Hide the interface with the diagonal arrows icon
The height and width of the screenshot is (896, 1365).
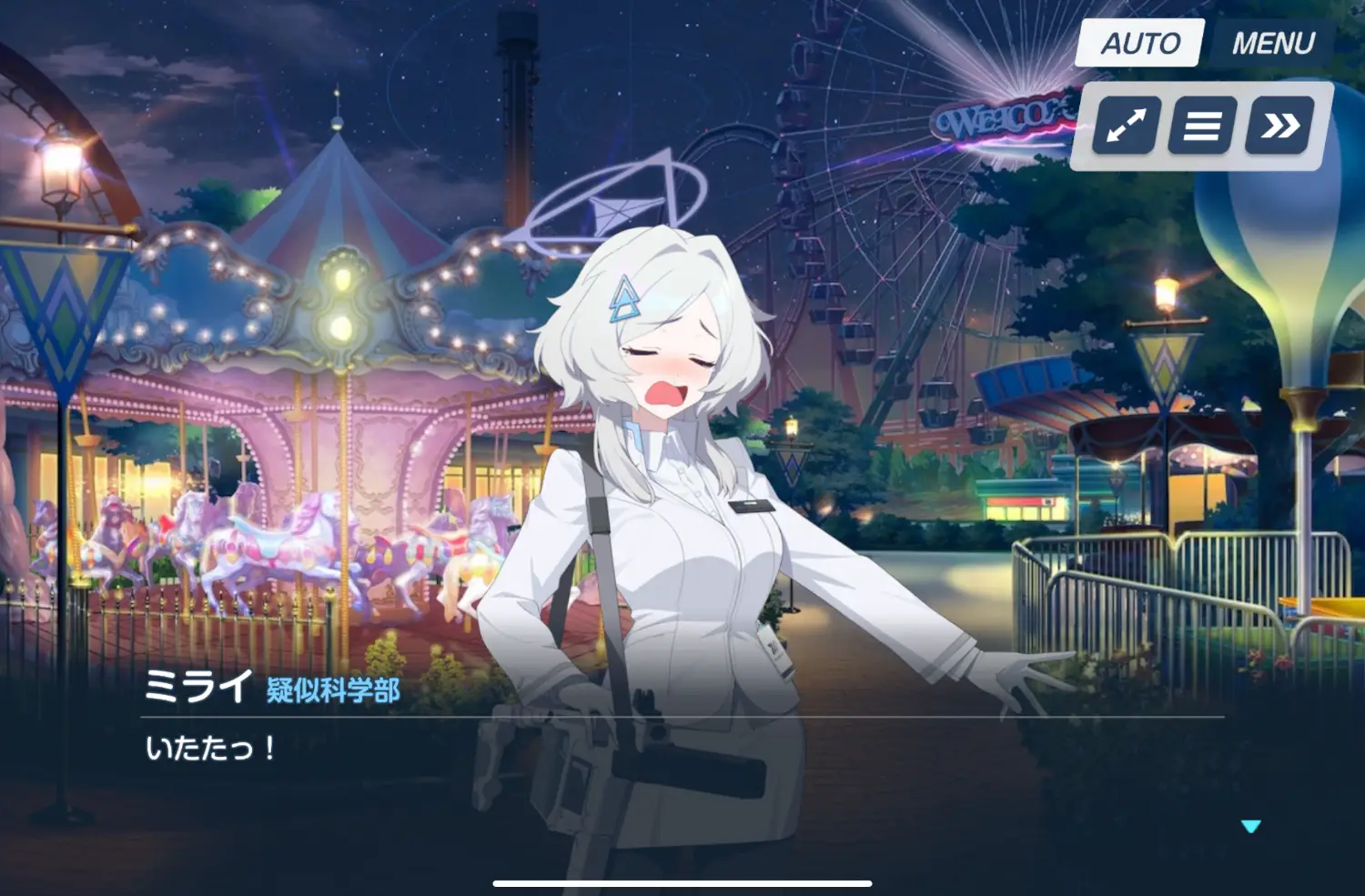tap(1126, 126)
